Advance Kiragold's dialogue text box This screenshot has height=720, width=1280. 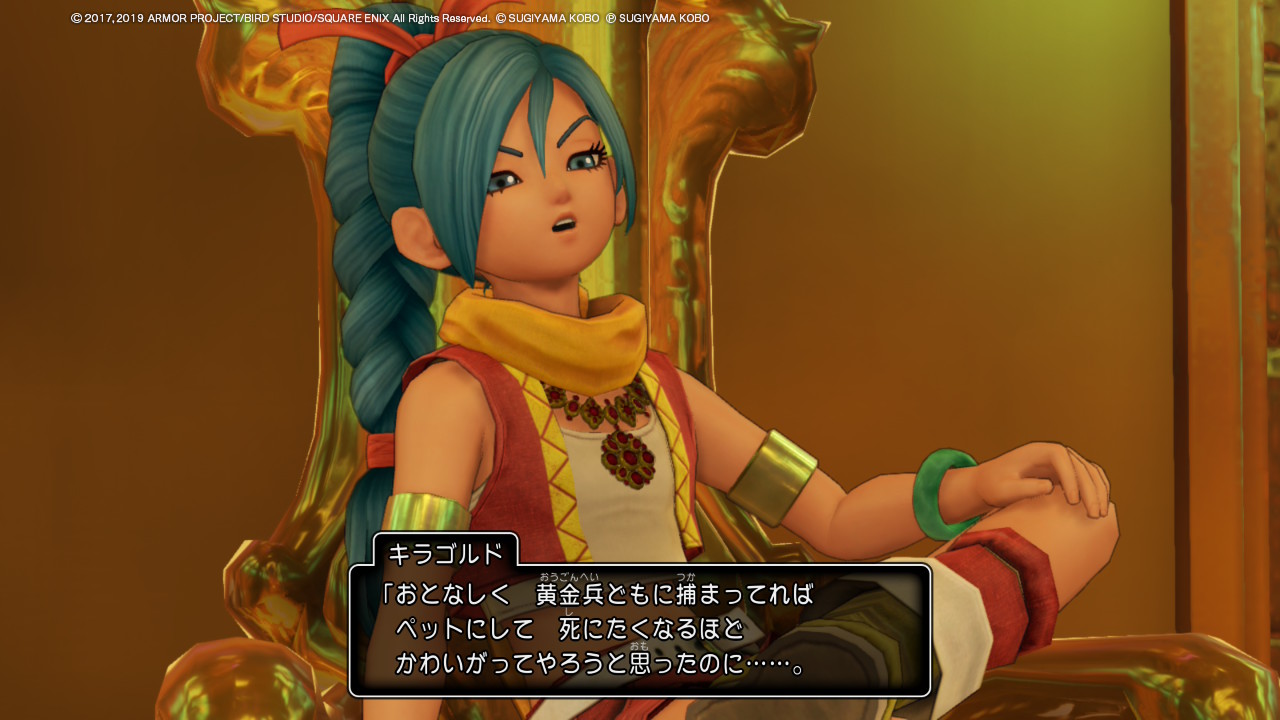[640, 630]
